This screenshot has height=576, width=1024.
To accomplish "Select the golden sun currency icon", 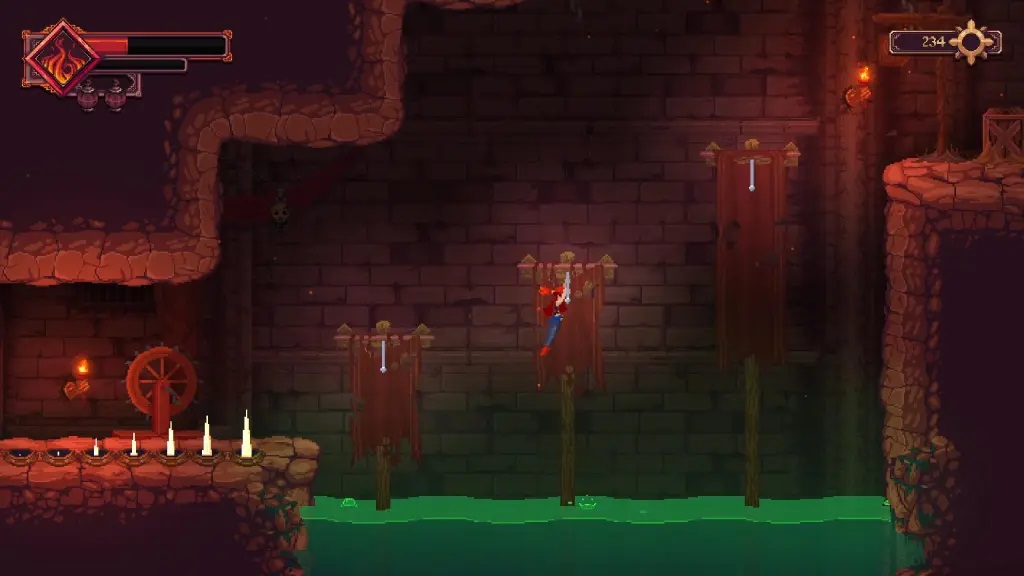I will 972,42.
